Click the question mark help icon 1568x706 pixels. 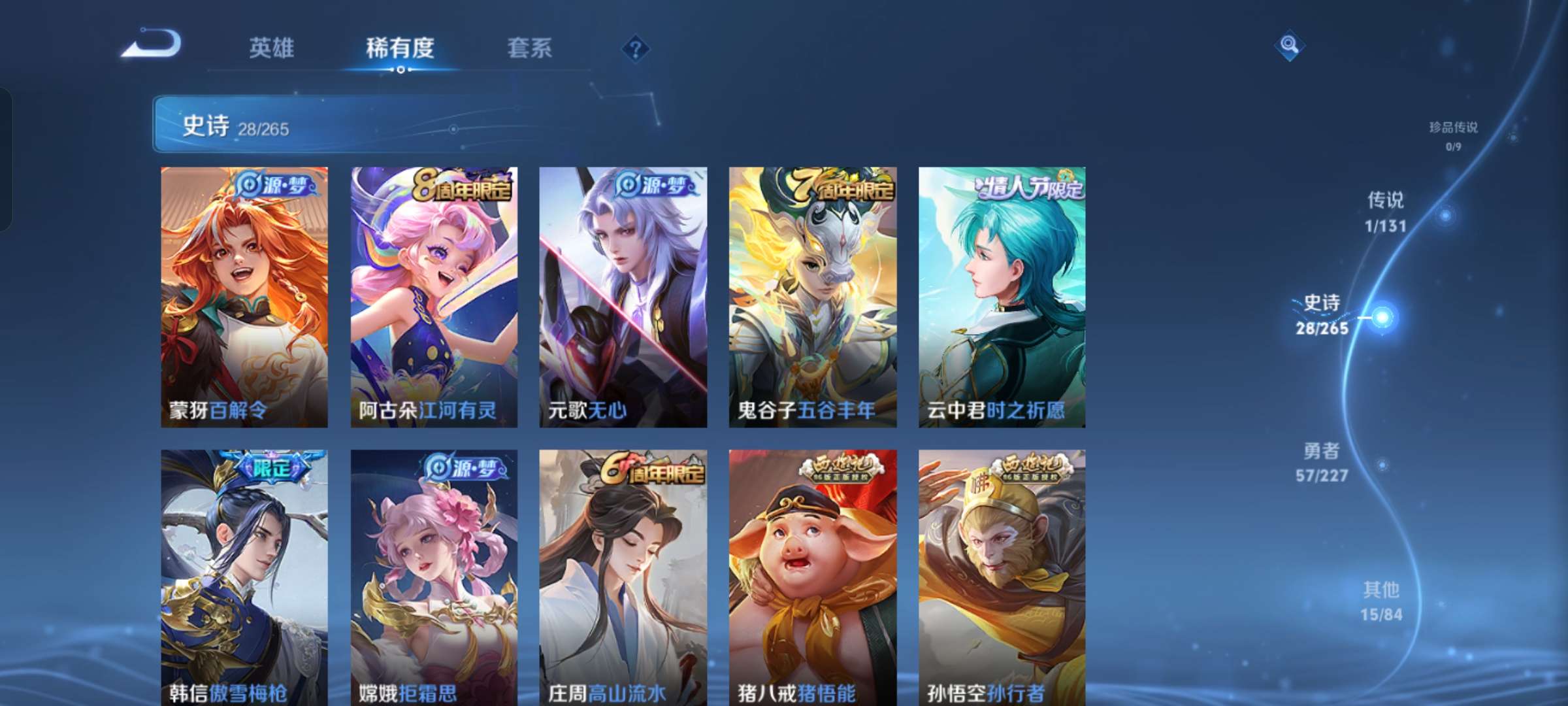637,49
